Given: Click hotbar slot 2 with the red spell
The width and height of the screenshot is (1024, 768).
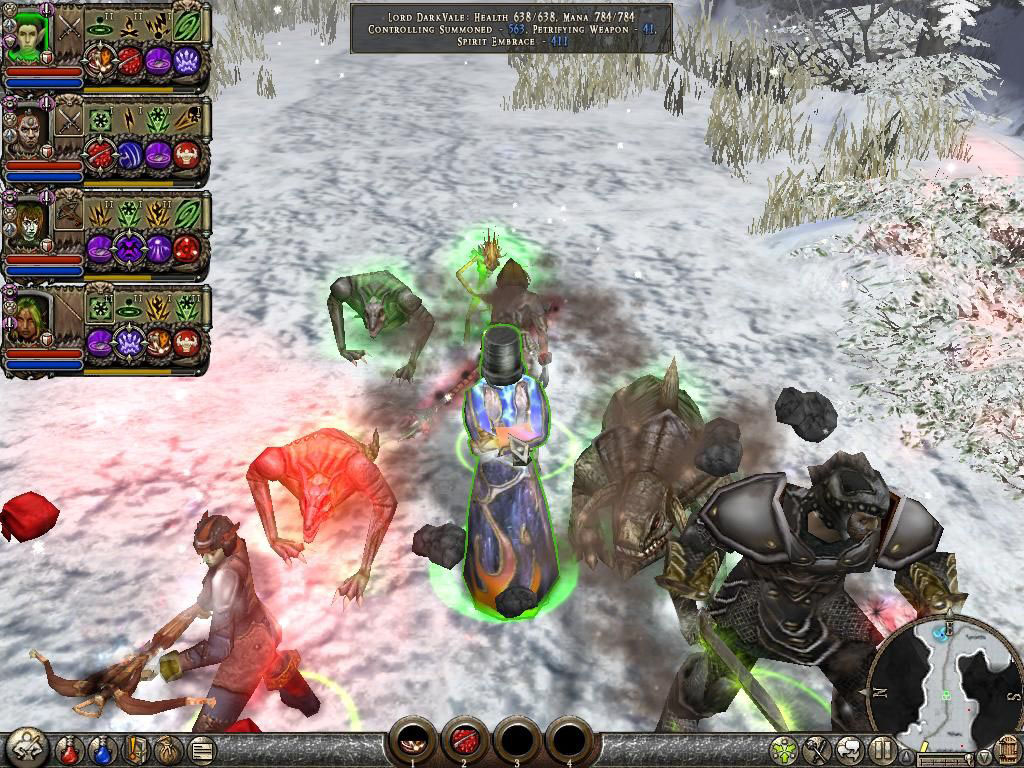Looking at the screenshot, I should point(463,740).
